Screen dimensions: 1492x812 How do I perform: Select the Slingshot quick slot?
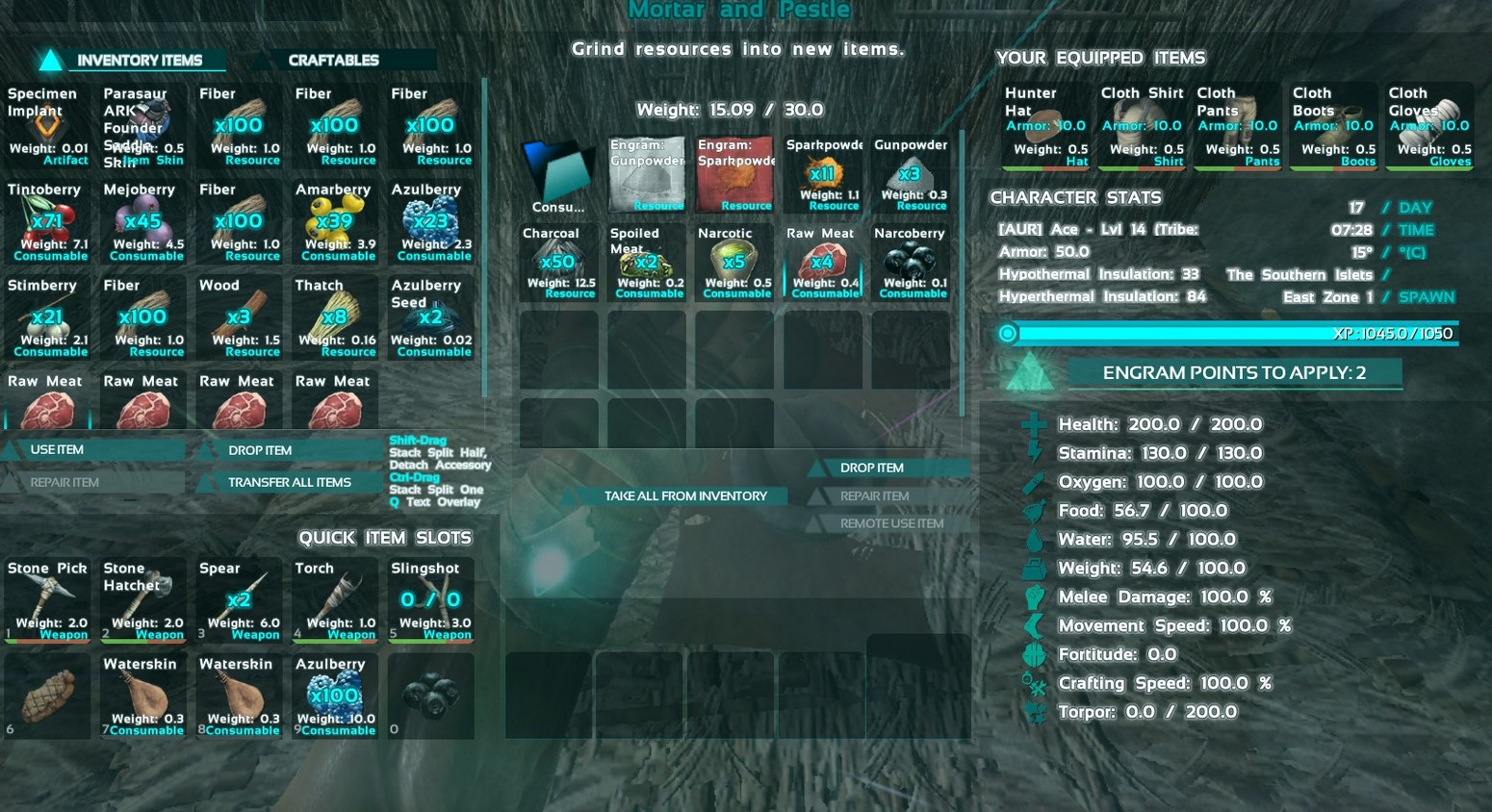431,600
